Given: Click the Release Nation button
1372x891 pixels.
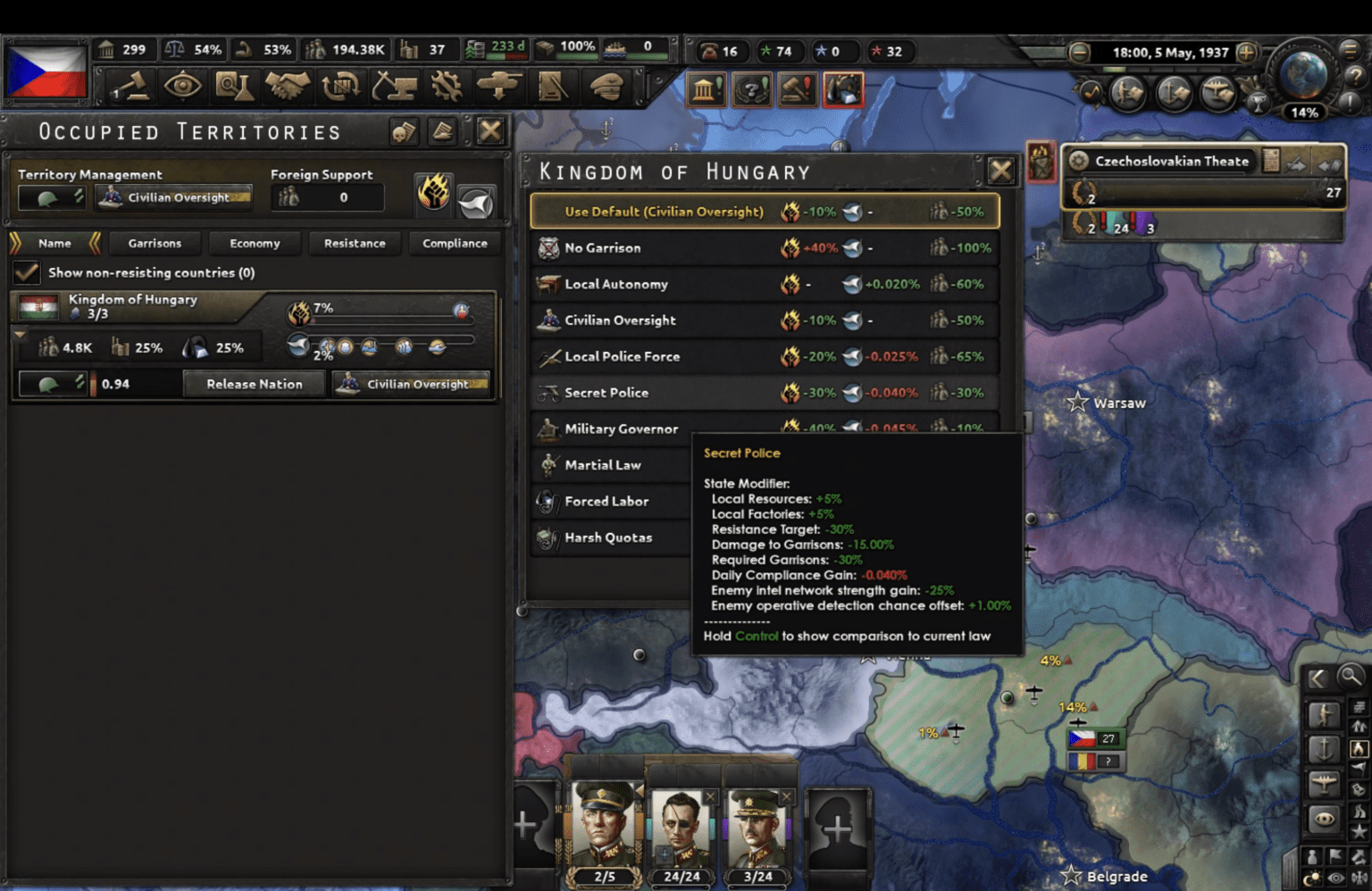Looking at the screenshot, I should tap(254, 383).
